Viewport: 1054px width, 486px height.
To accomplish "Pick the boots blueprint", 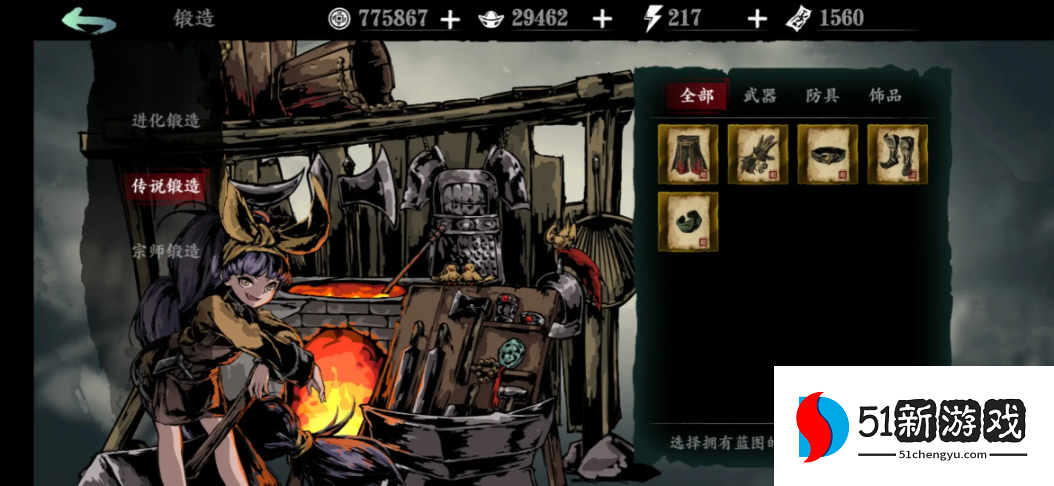I will (897, 154).
